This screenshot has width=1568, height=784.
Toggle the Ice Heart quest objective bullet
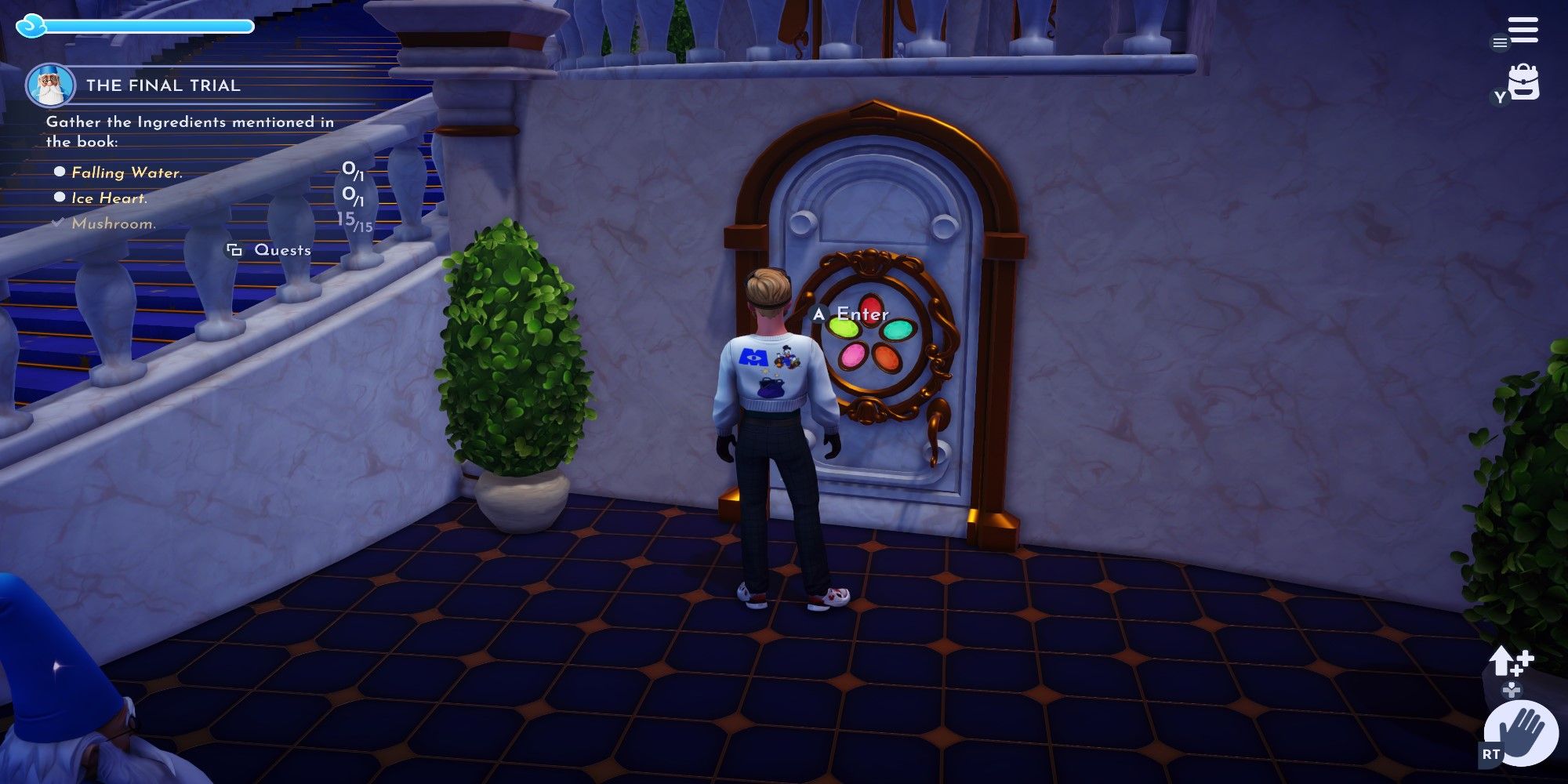(59, 198)
